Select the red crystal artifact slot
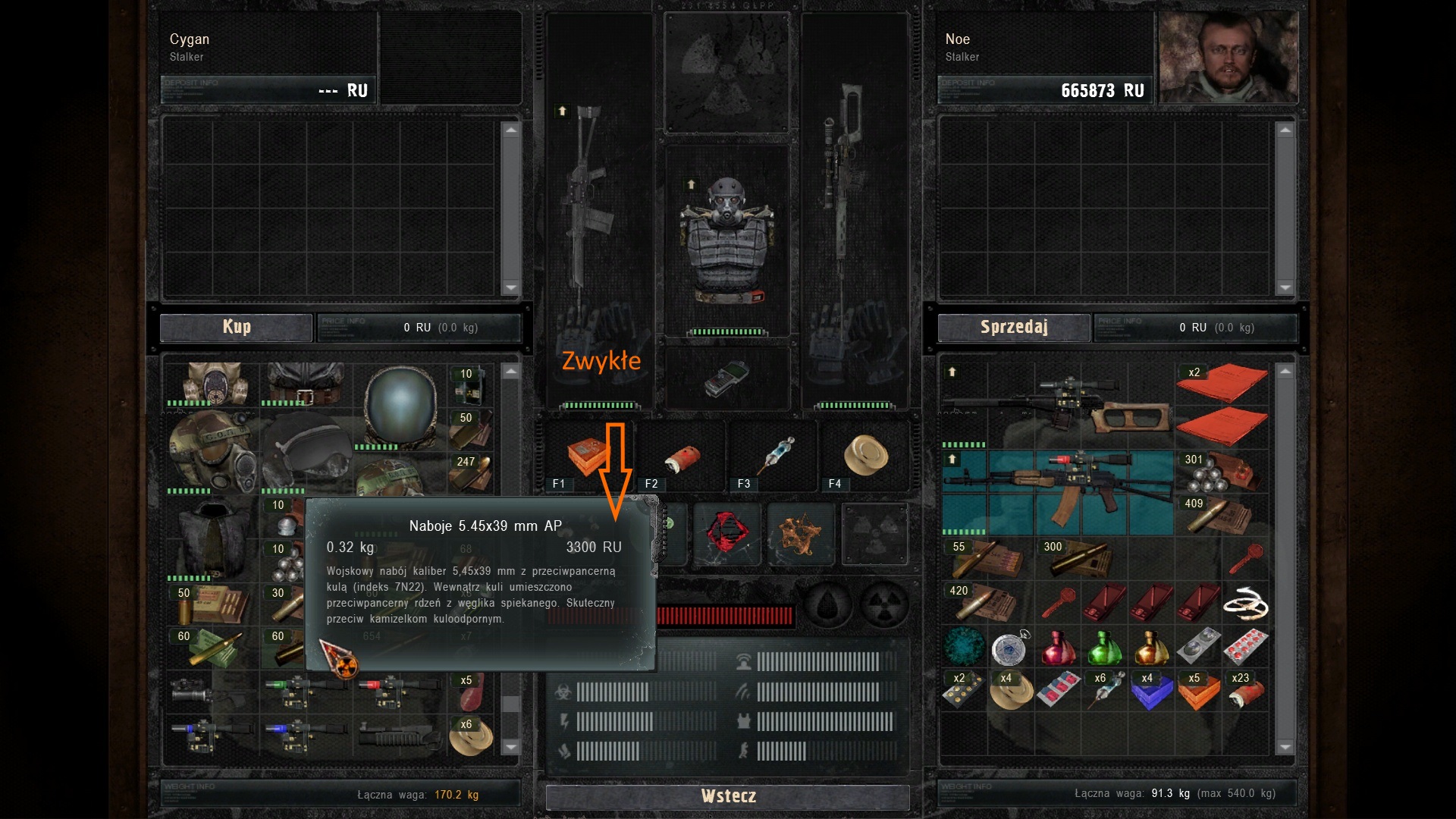Image resolution: width=1456 pixels, height=819 pixels. coord(726,533)
